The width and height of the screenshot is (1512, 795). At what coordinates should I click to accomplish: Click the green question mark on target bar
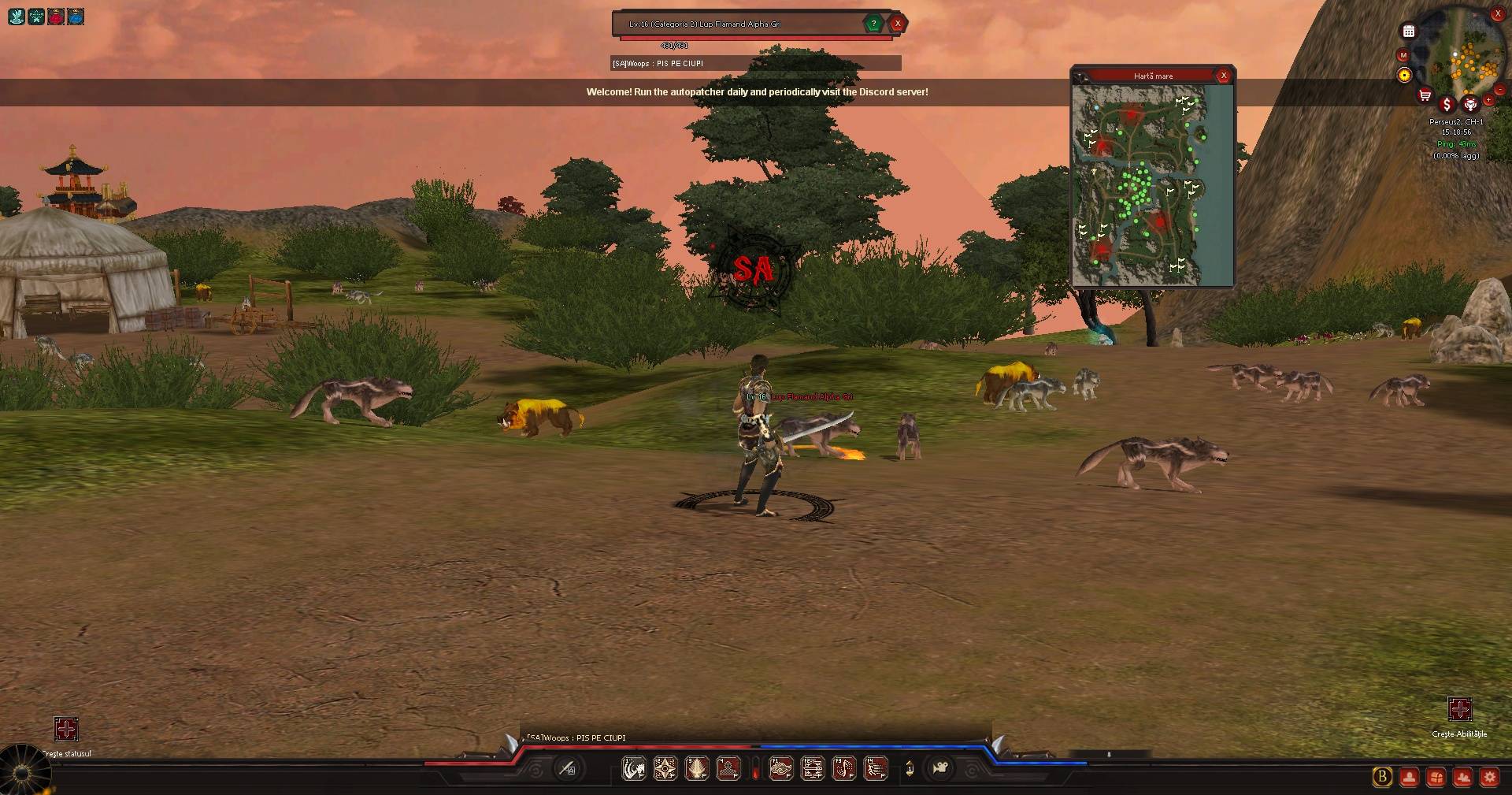point(873,24)
